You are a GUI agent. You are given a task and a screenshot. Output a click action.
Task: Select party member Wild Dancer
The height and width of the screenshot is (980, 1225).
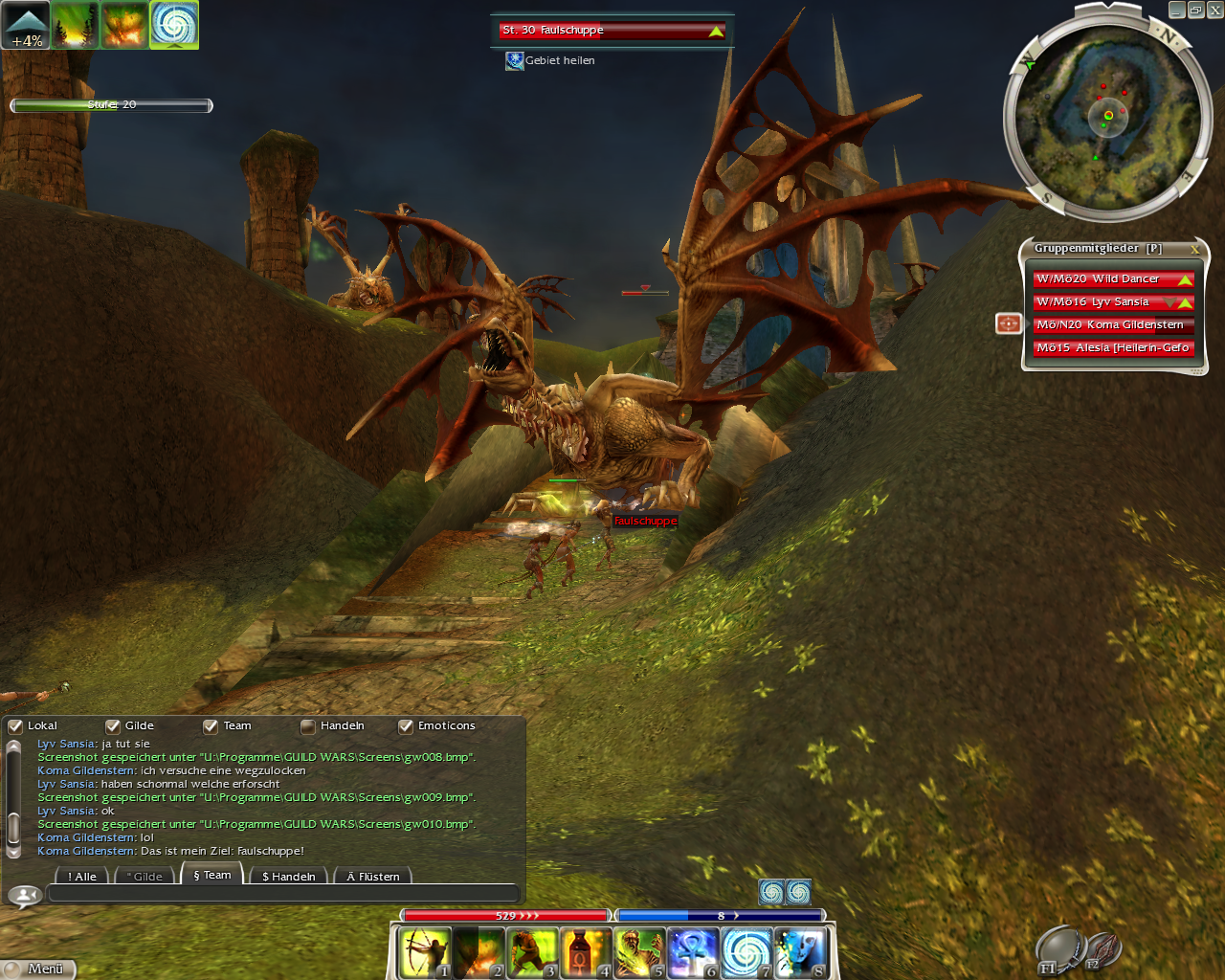click(x=1112, y=279)
